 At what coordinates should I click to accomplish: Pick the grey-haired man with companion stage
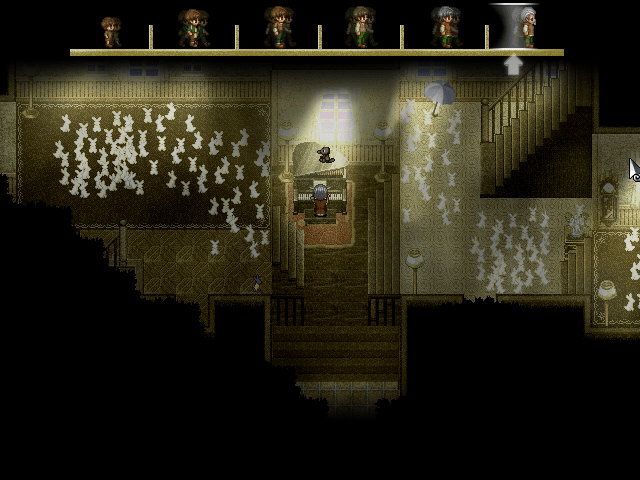click(444, 28)
